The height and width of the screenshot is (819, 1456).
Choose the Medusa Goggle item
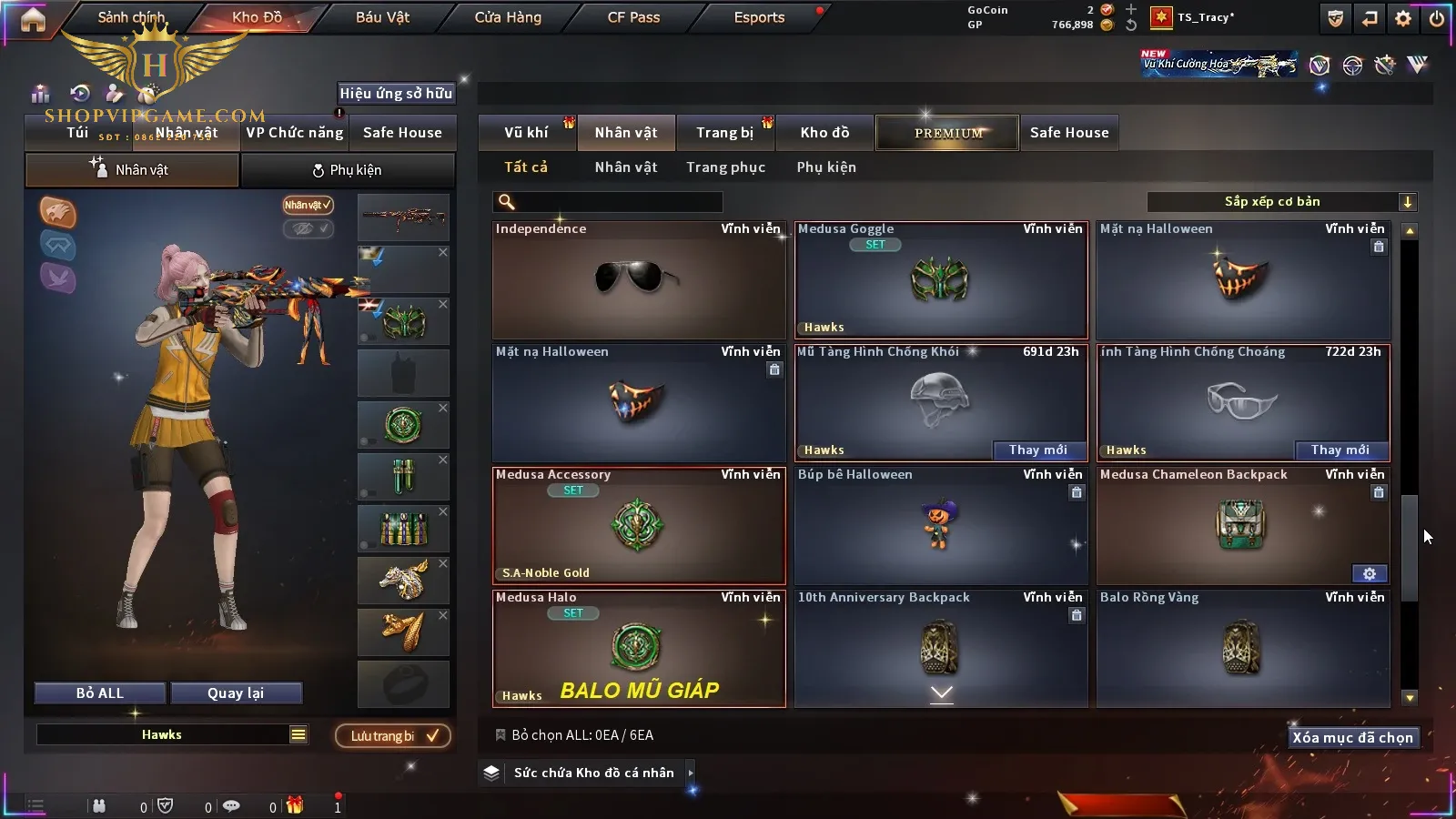pos(940,280)
